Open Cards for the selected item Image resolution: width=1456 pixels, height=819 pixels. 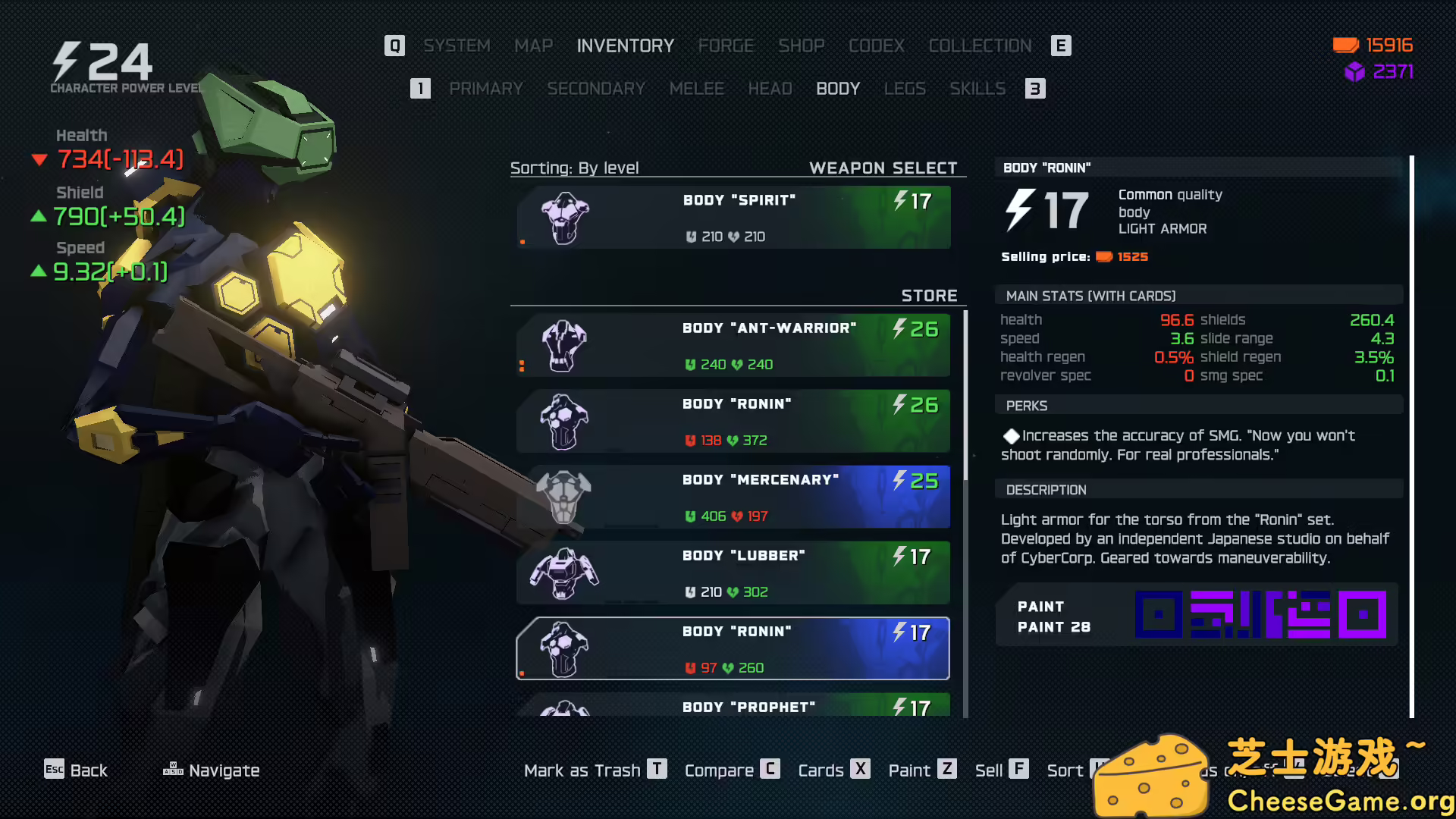(x=821, y=770)
